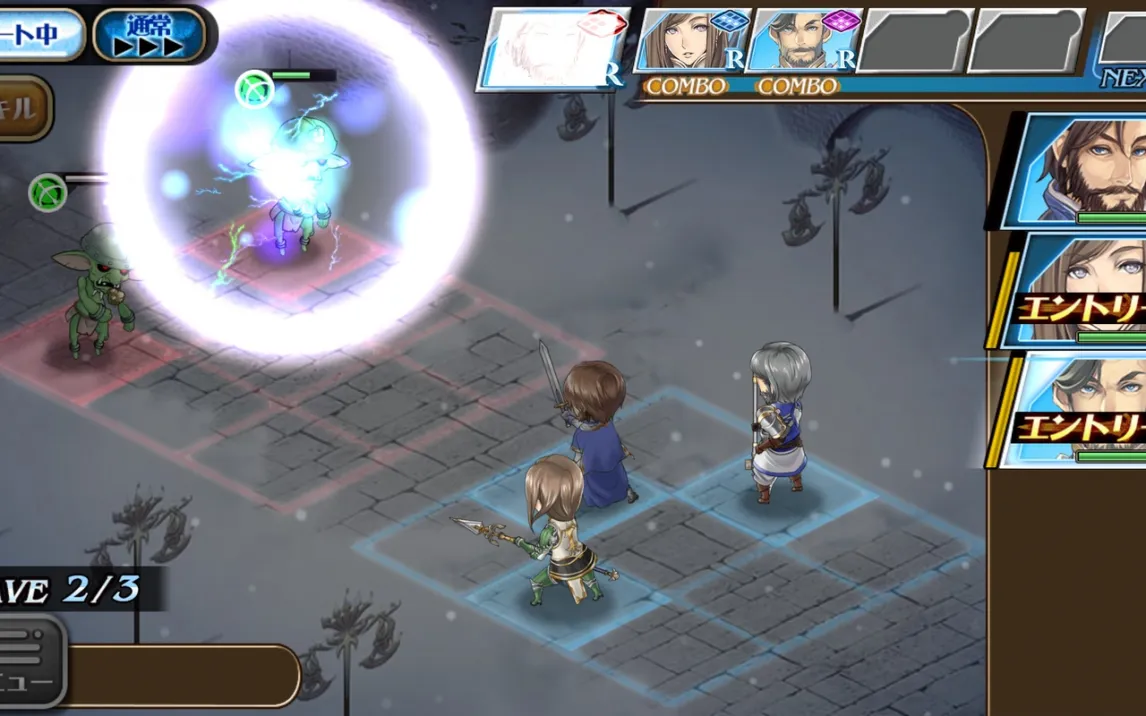Open the menu button at bottom-left
1146x716 pixels.
(x=30, y=661)
